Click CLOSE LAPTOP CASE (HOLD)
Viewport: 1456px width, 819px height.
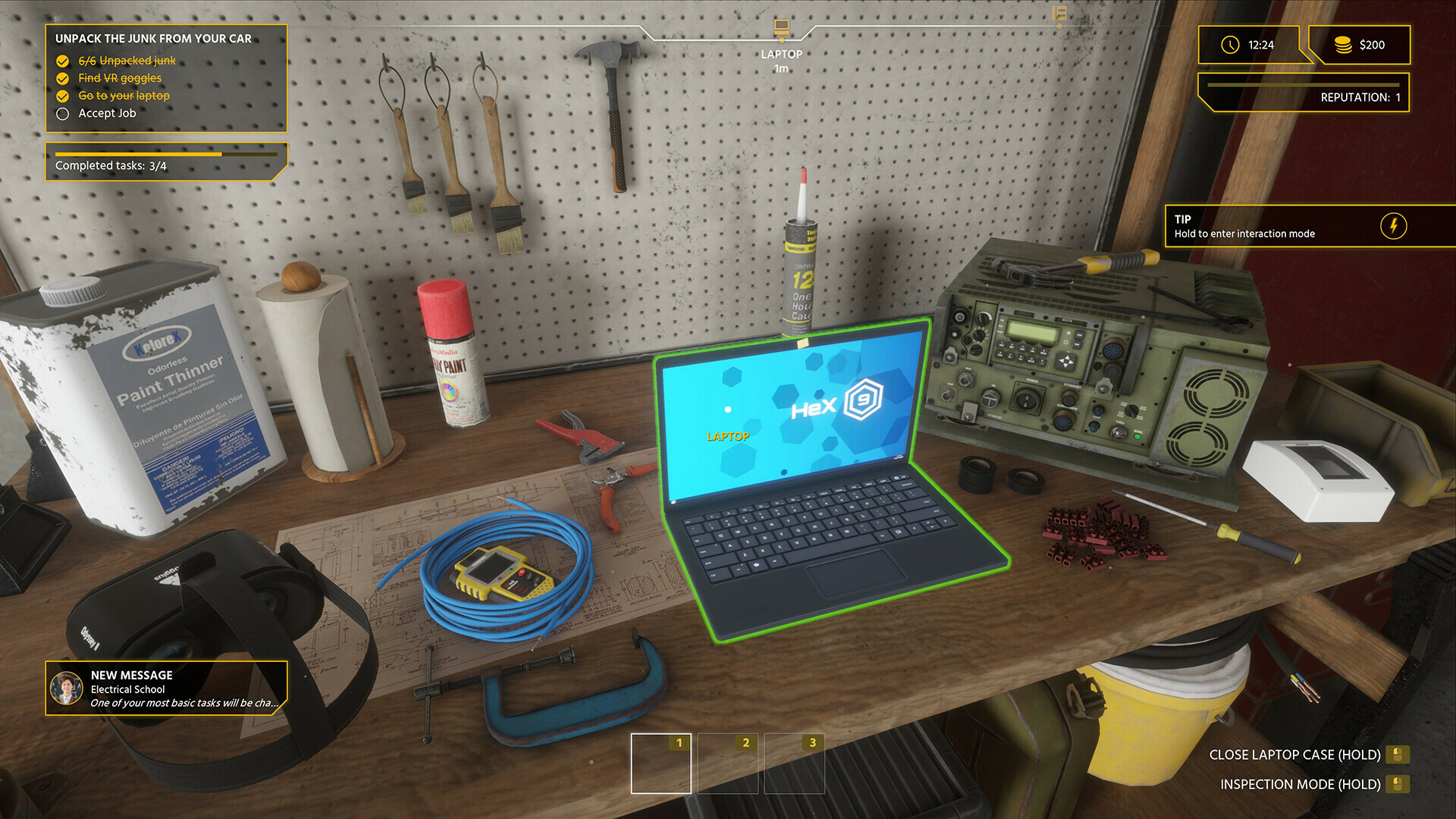1295,755
